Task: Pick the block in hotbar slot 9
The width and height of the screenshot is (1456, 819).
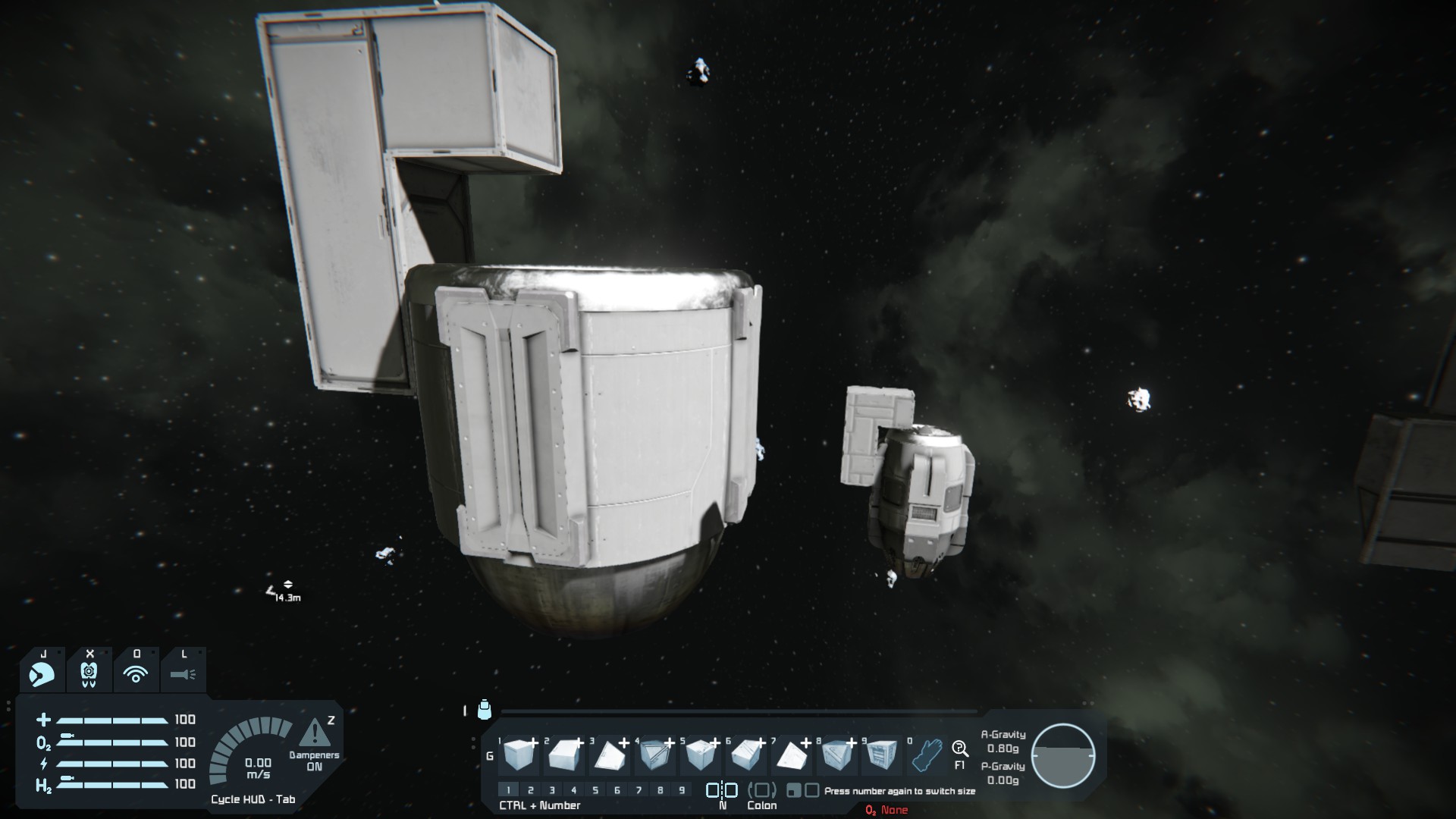Action: (x=880, y=755)
